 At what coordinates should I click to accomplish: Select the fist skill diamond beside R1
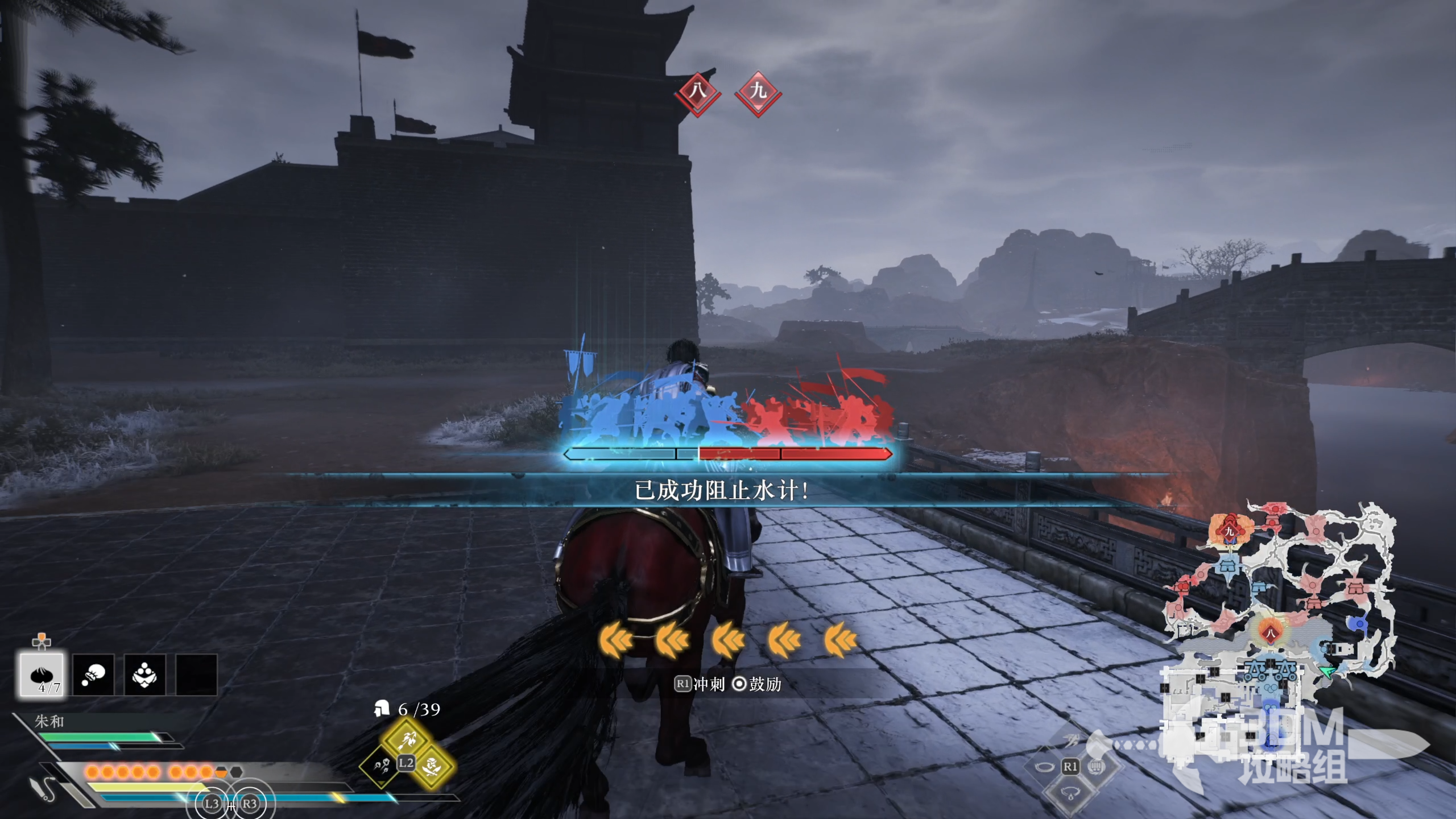click(1097, 767)
